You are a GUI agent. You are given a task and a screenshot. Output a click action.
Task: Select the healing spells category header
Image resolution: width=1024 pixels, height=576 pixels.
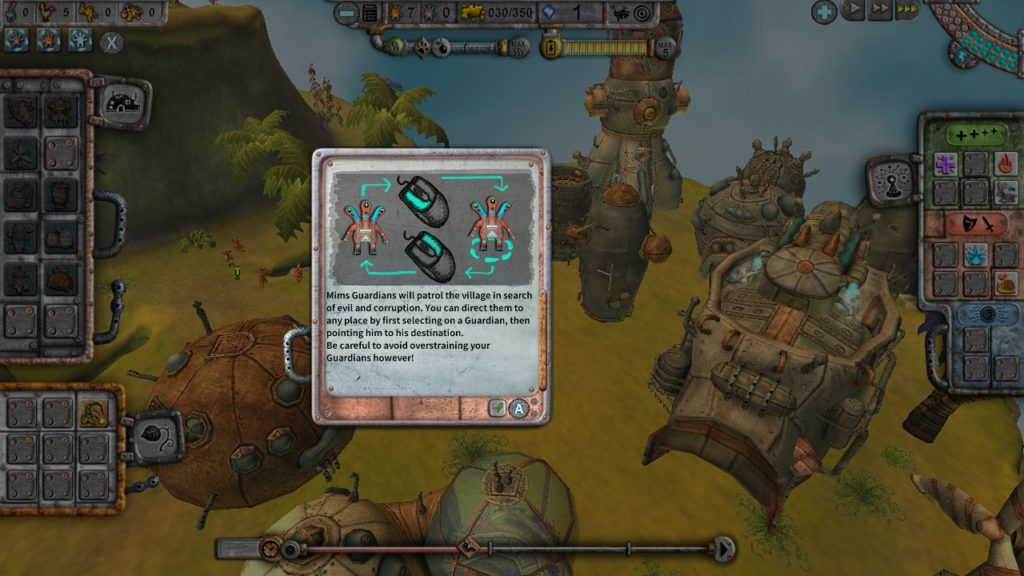[x=966, y=133]
